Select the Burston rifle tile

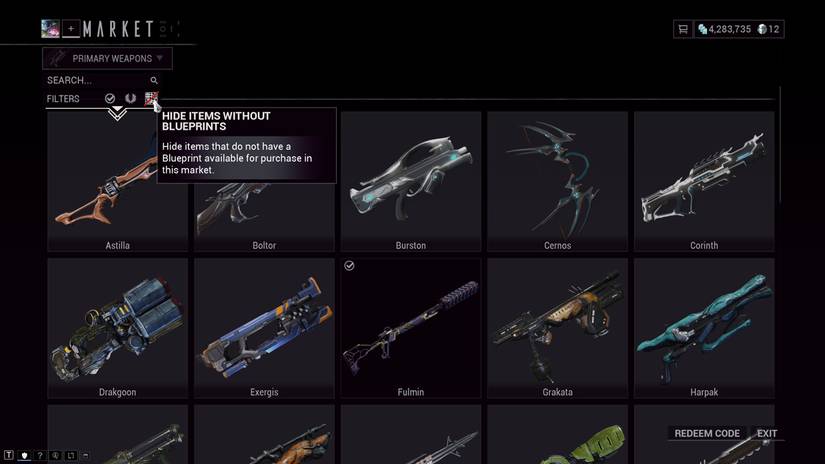point(410,181)
